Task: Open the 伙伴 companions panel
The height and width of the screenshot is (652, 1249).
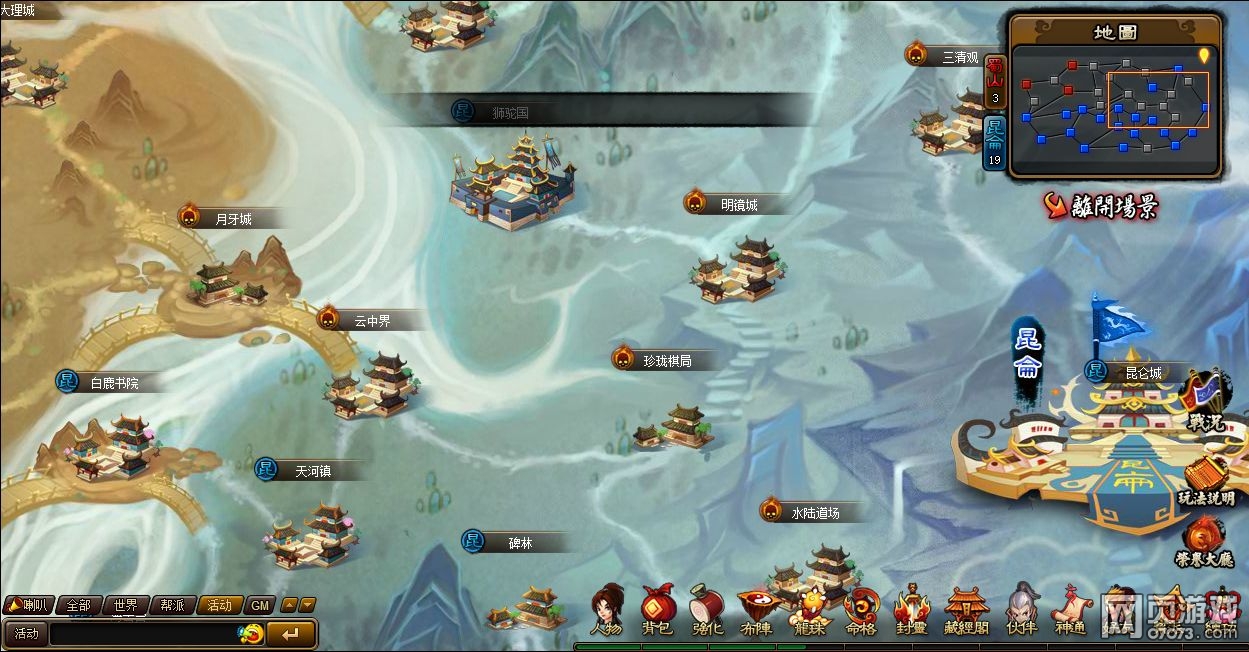Action: (x=1021, y=608)
